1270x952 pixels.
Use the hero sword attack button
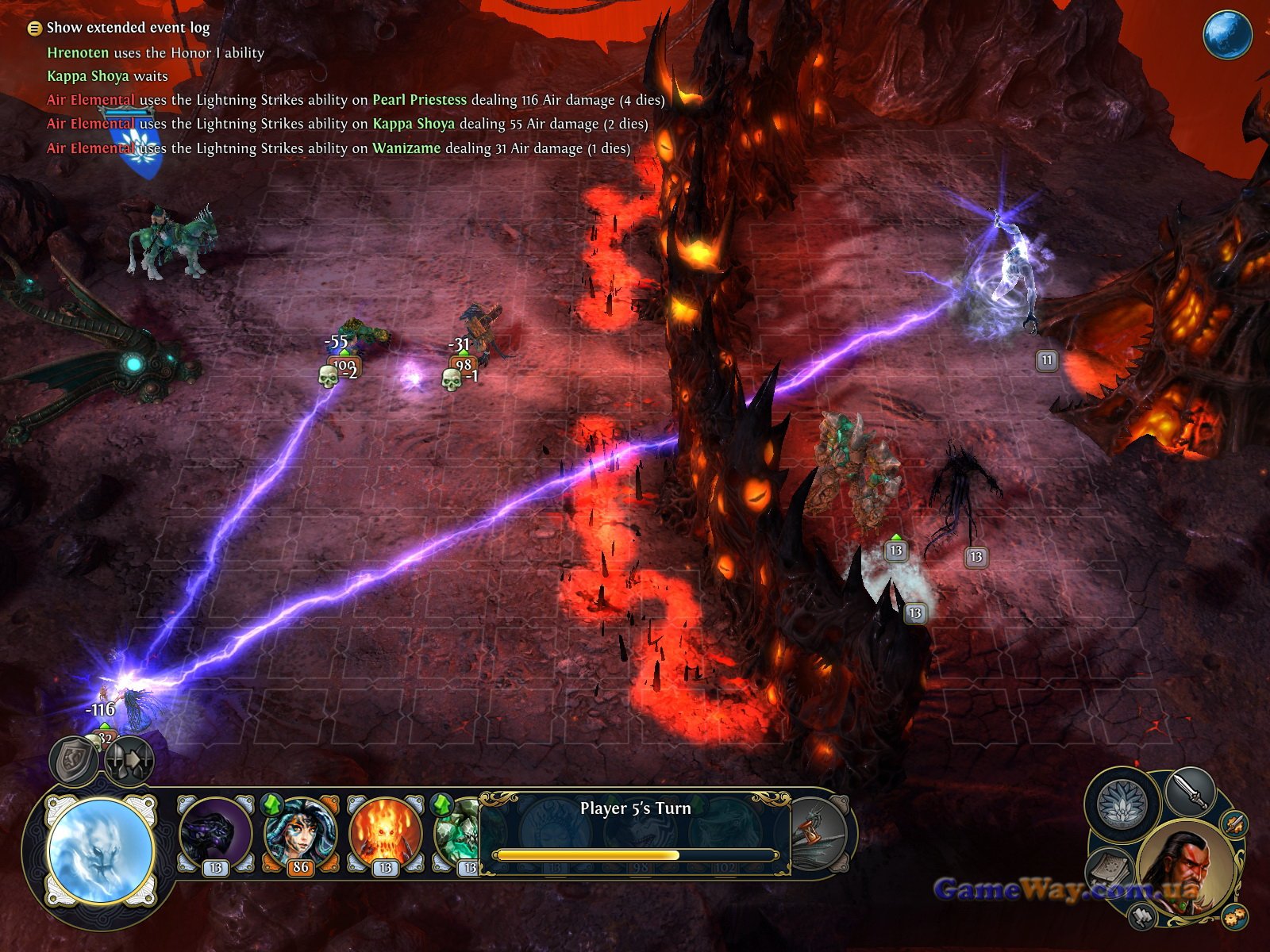[x=1190, y=791]
